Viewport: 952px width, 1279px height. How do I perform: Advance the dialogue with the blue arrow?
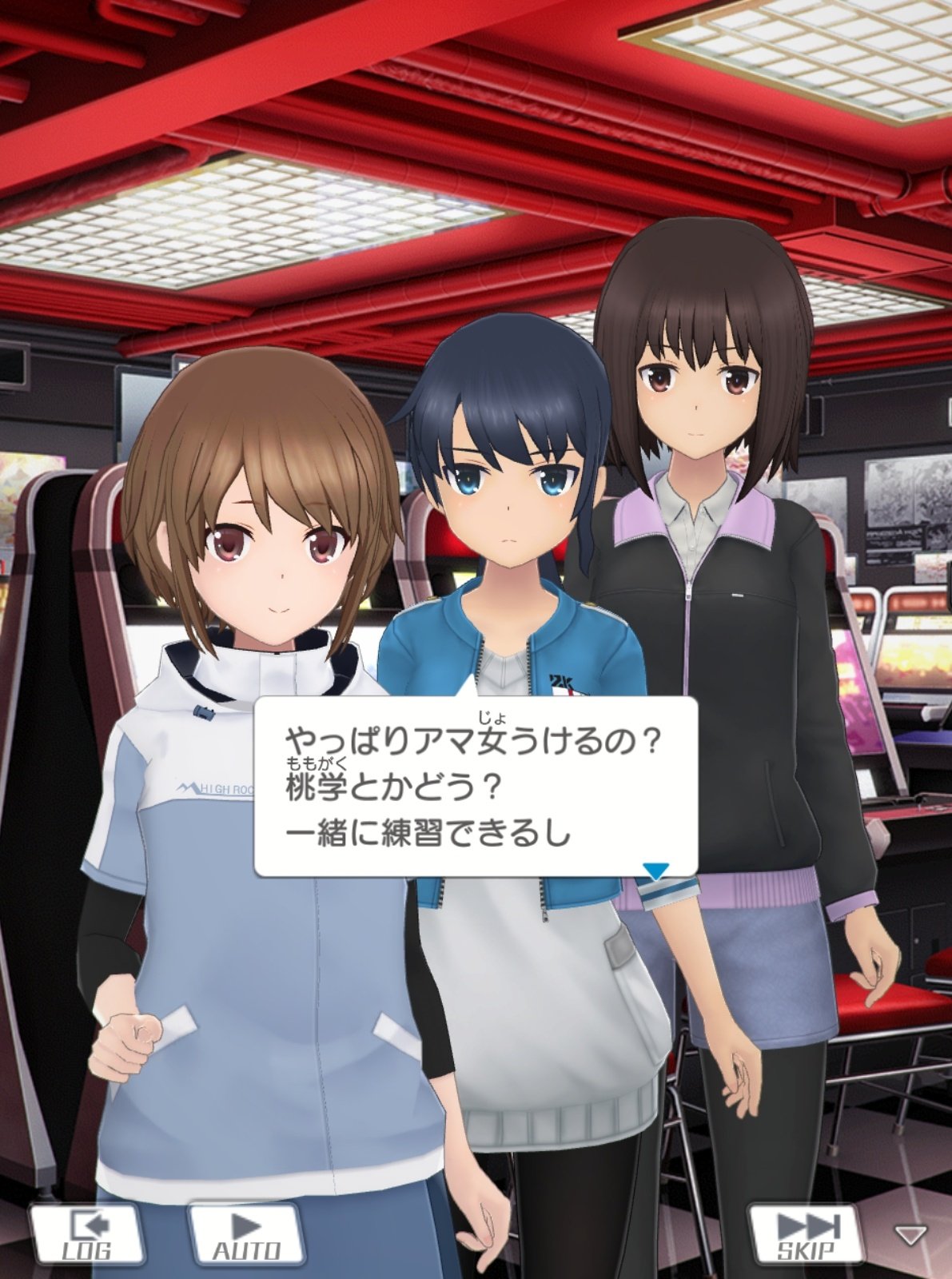655,871
